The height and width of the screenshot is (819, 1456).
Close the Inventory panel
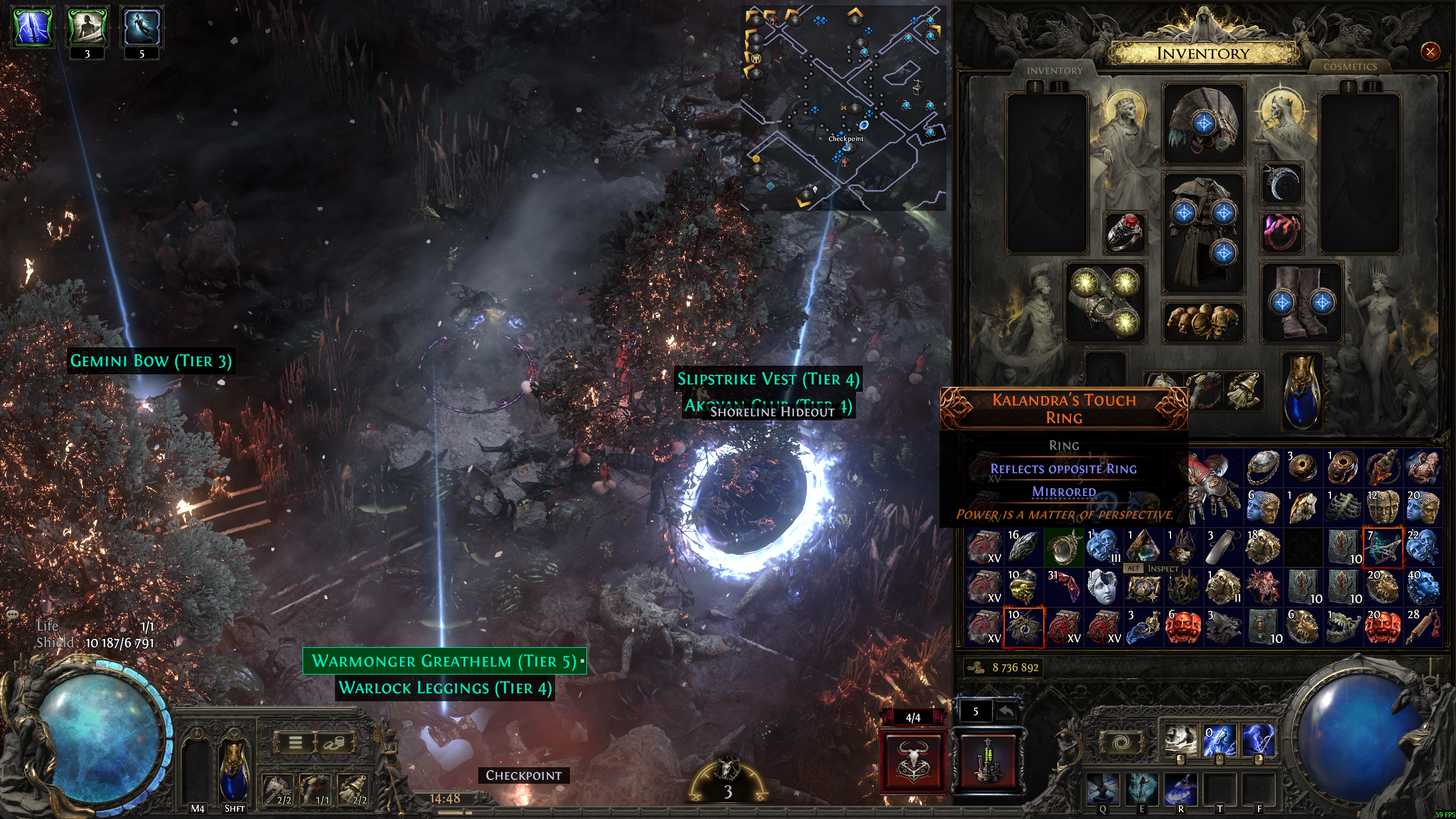pos(1430,52)
